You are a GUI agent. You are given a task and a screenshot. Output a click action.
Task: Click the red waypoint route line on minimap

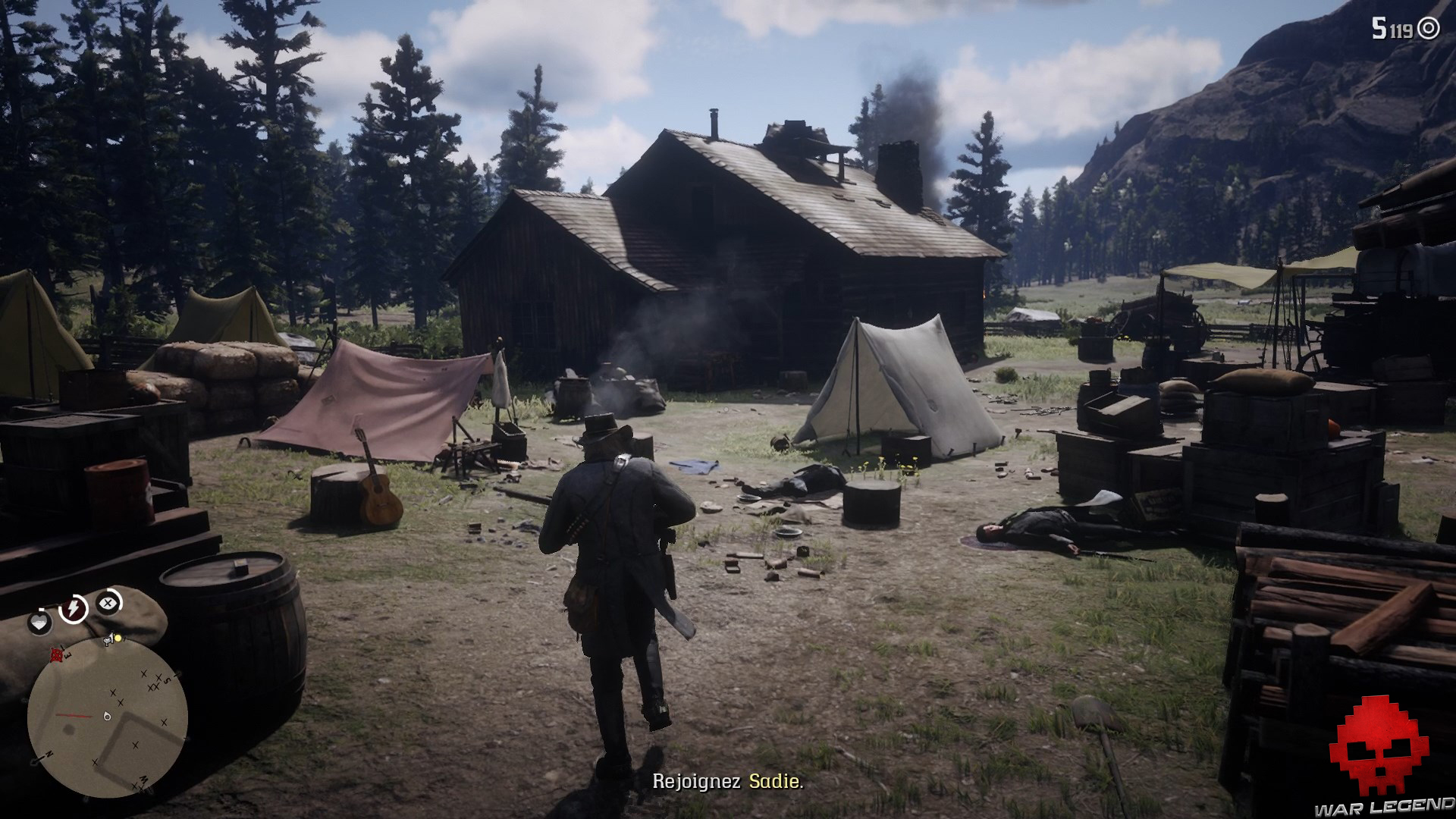coord(74,714)
